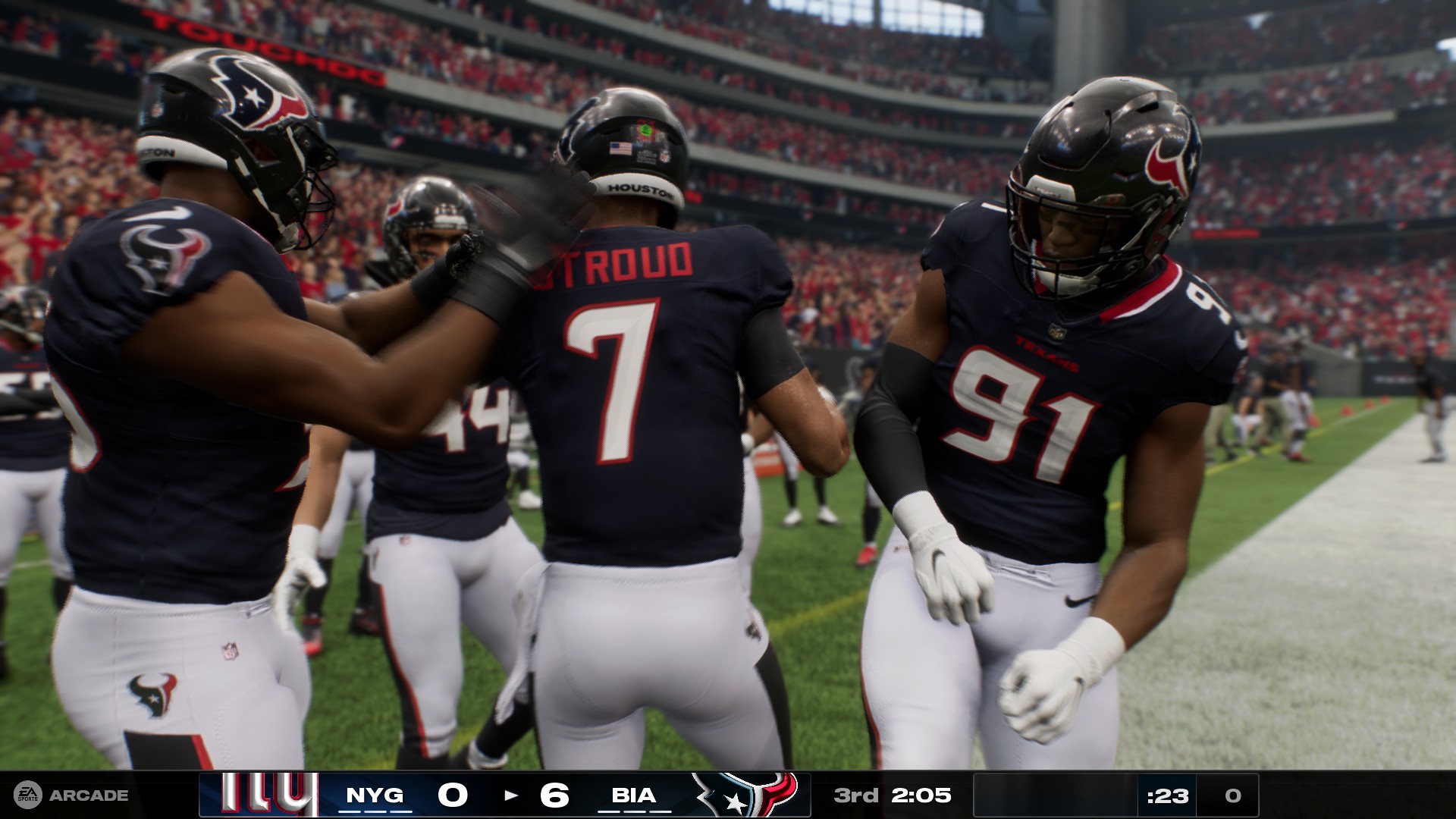Click the EA Sports logo
The image size is (1456, 819).
click(x=27, y=795)
